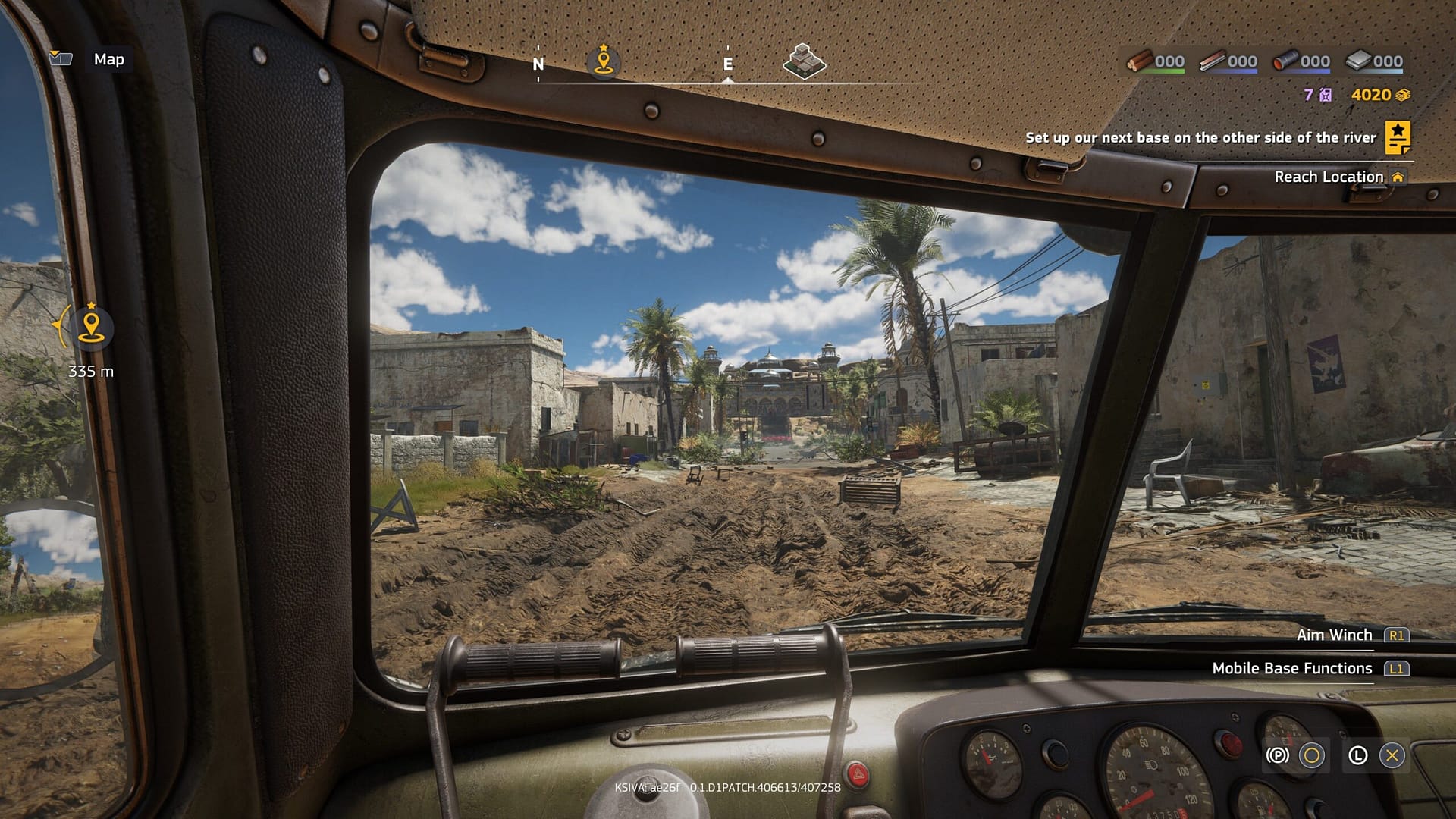Click the purple fuel canister icon beside 7
The height and width of the screenshot is (819, 1456).
click(x=1325, y=96)
